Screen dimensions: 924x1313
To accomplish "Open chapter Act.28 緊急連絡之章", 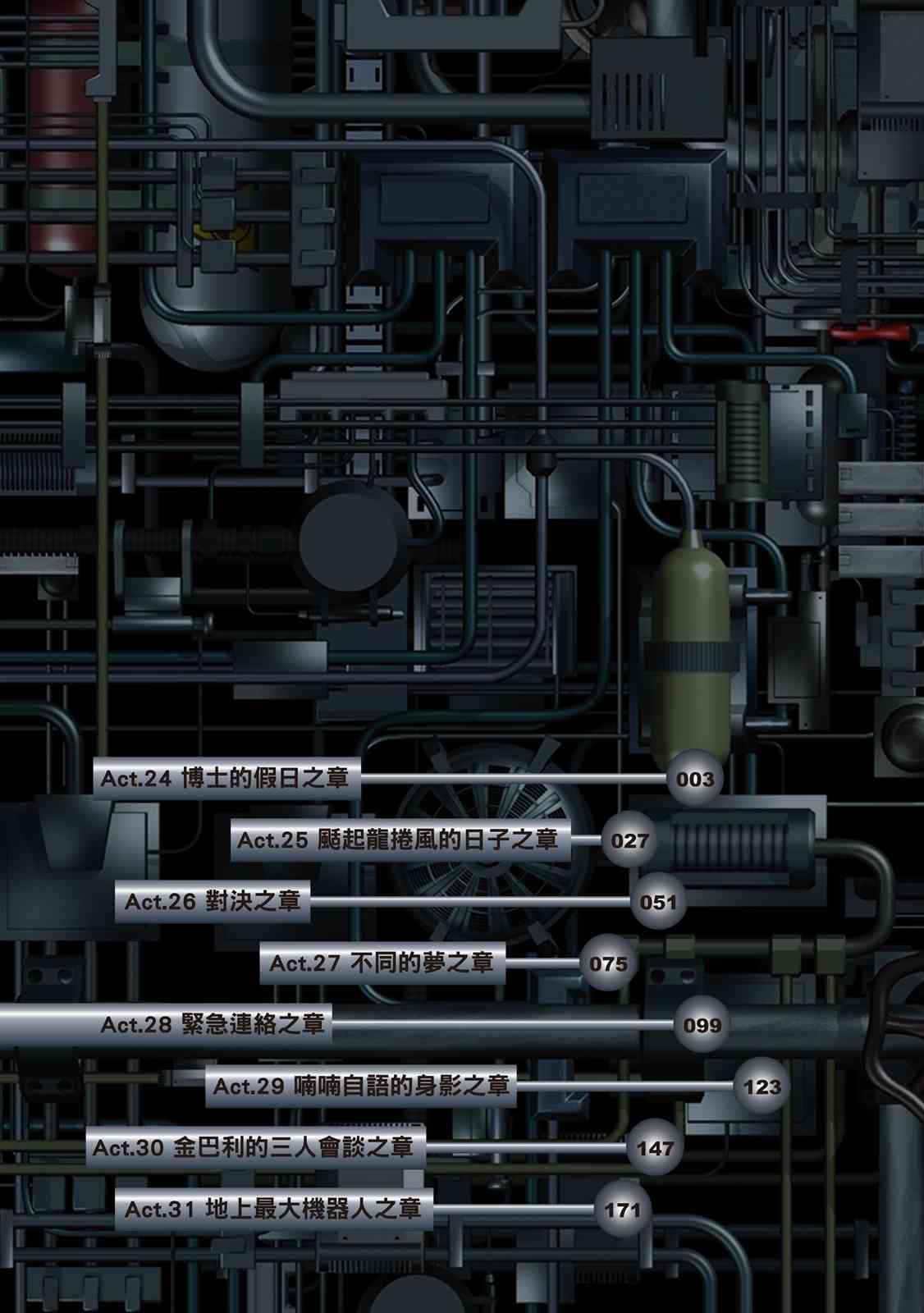I will pos(213,1024).
